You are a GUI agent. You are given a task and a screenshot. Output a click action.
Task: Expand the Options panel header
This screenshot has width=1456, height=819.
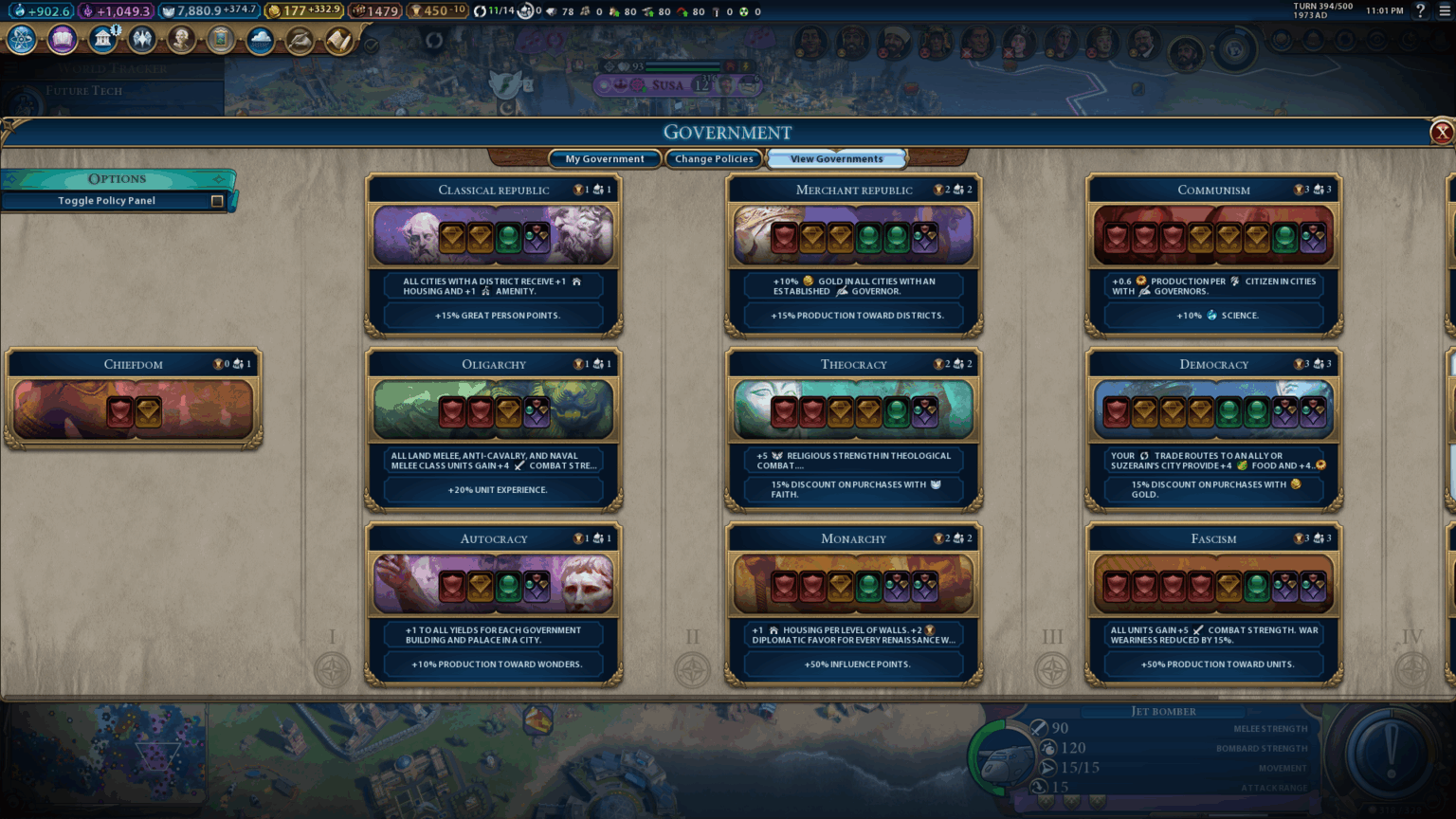(x=118, y=178)
